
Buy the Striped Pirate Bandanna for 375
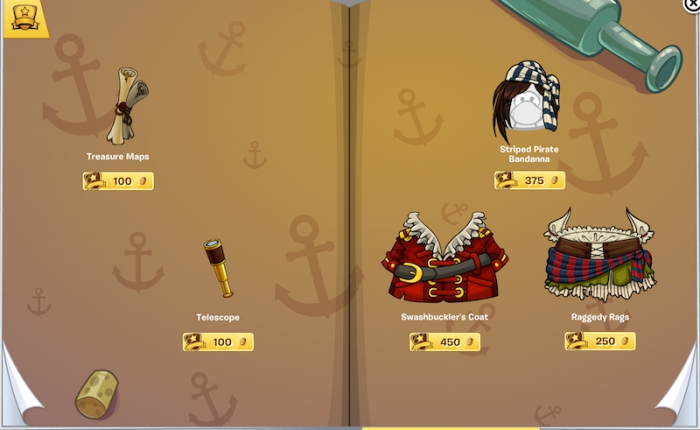[529, 181]
